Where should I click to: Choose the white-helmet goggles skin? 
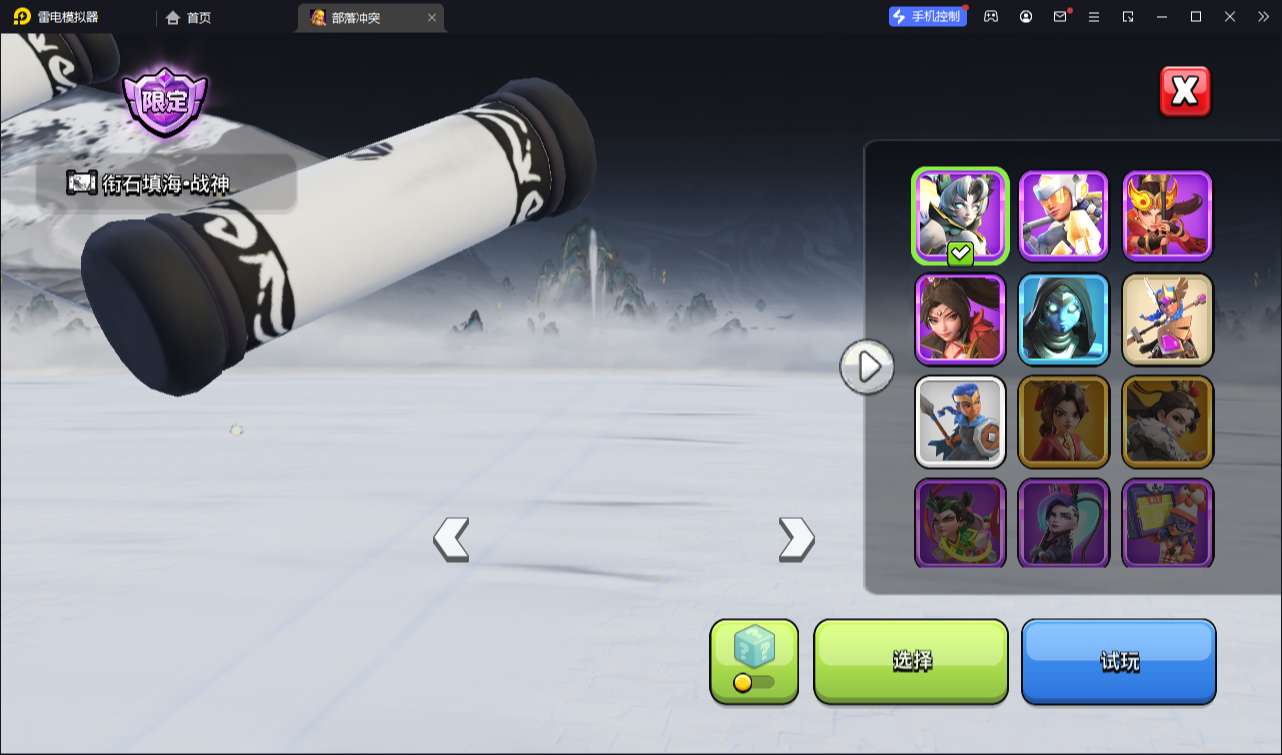pyautogui.click(x=1064, y=216)
